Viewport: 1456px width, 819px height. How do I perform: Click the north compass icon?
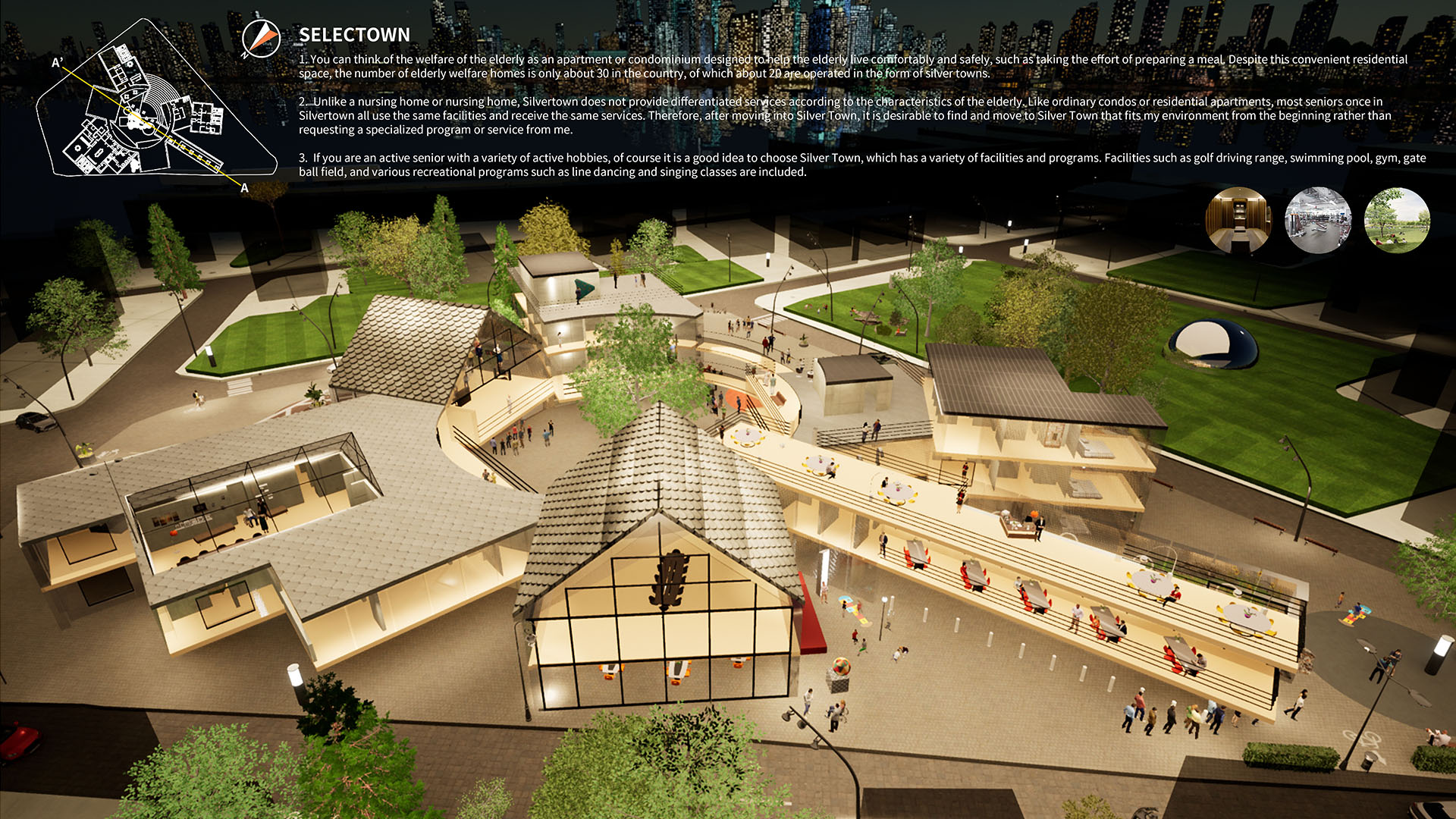click(x=261, y=39)
